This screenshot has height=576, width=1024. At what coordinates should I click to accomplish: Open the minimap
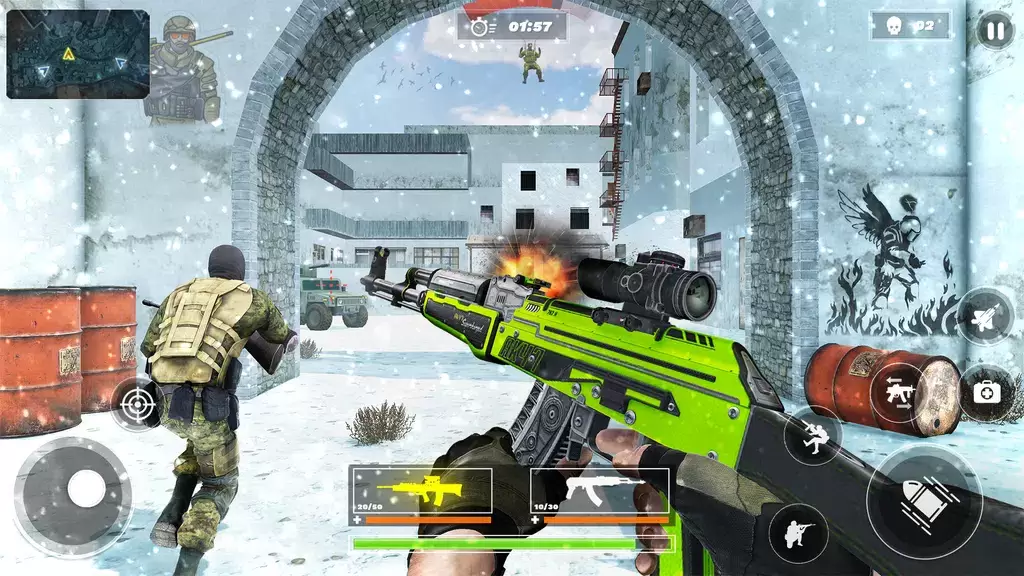(x=78, y=54)
